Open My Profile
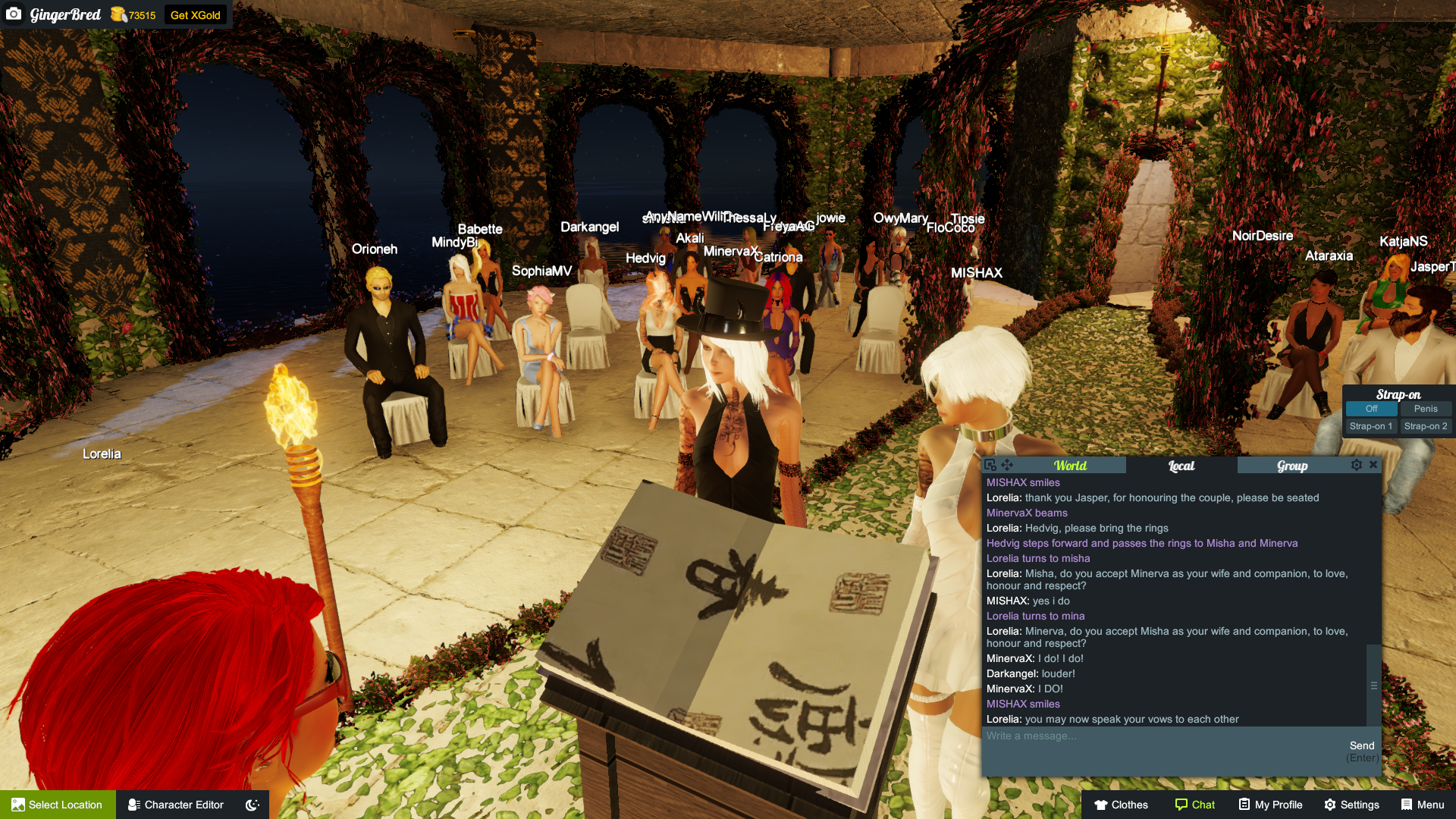This screenshot has height=819, width=1456. [x=1269, y=805]
